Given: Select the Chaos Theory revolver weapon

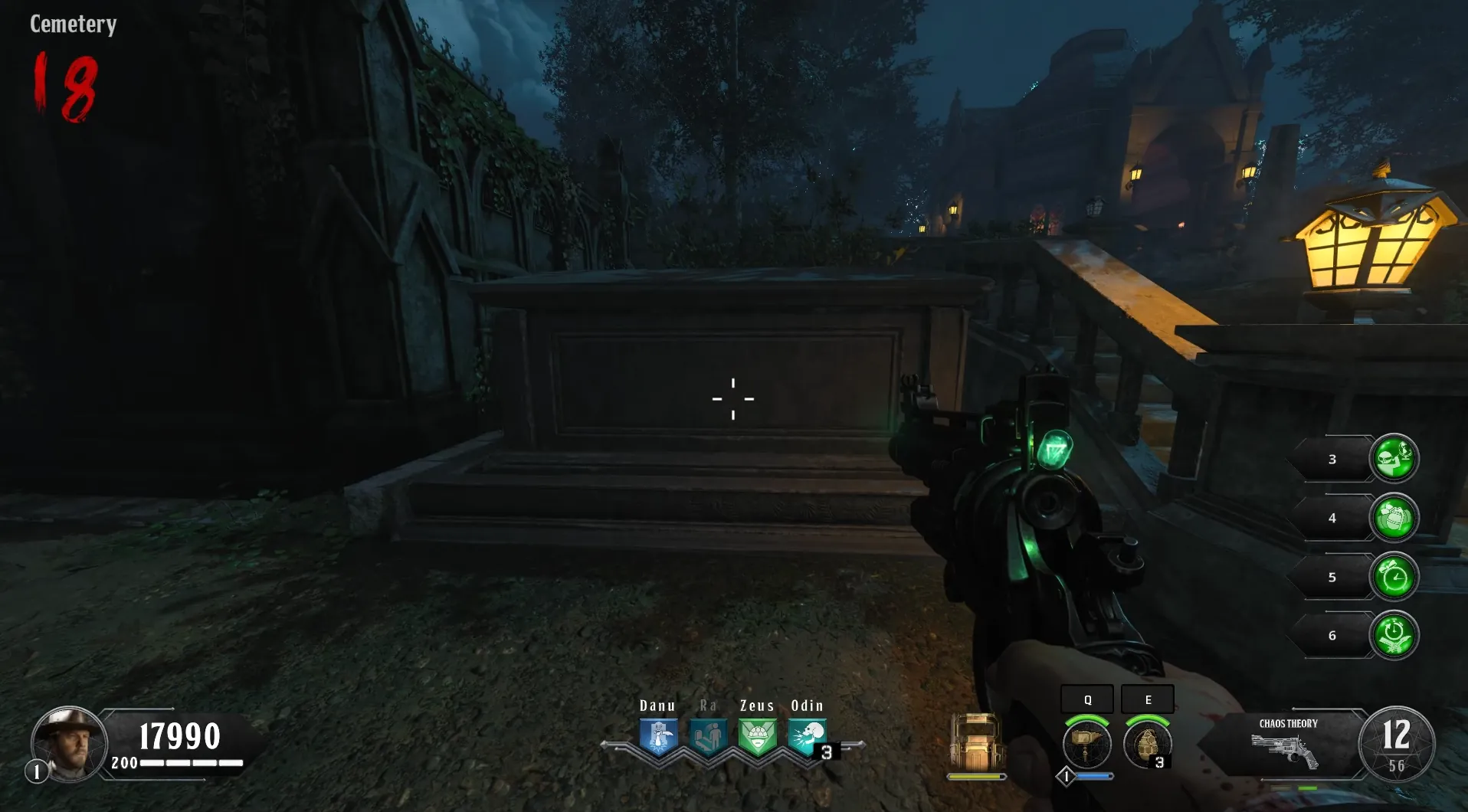Looking at the screenshot, I should tap(1285, 750).
